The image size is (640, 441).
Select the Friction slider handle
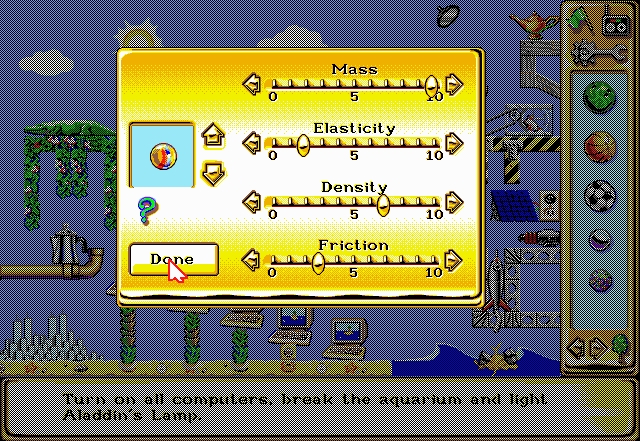point(318,262)
